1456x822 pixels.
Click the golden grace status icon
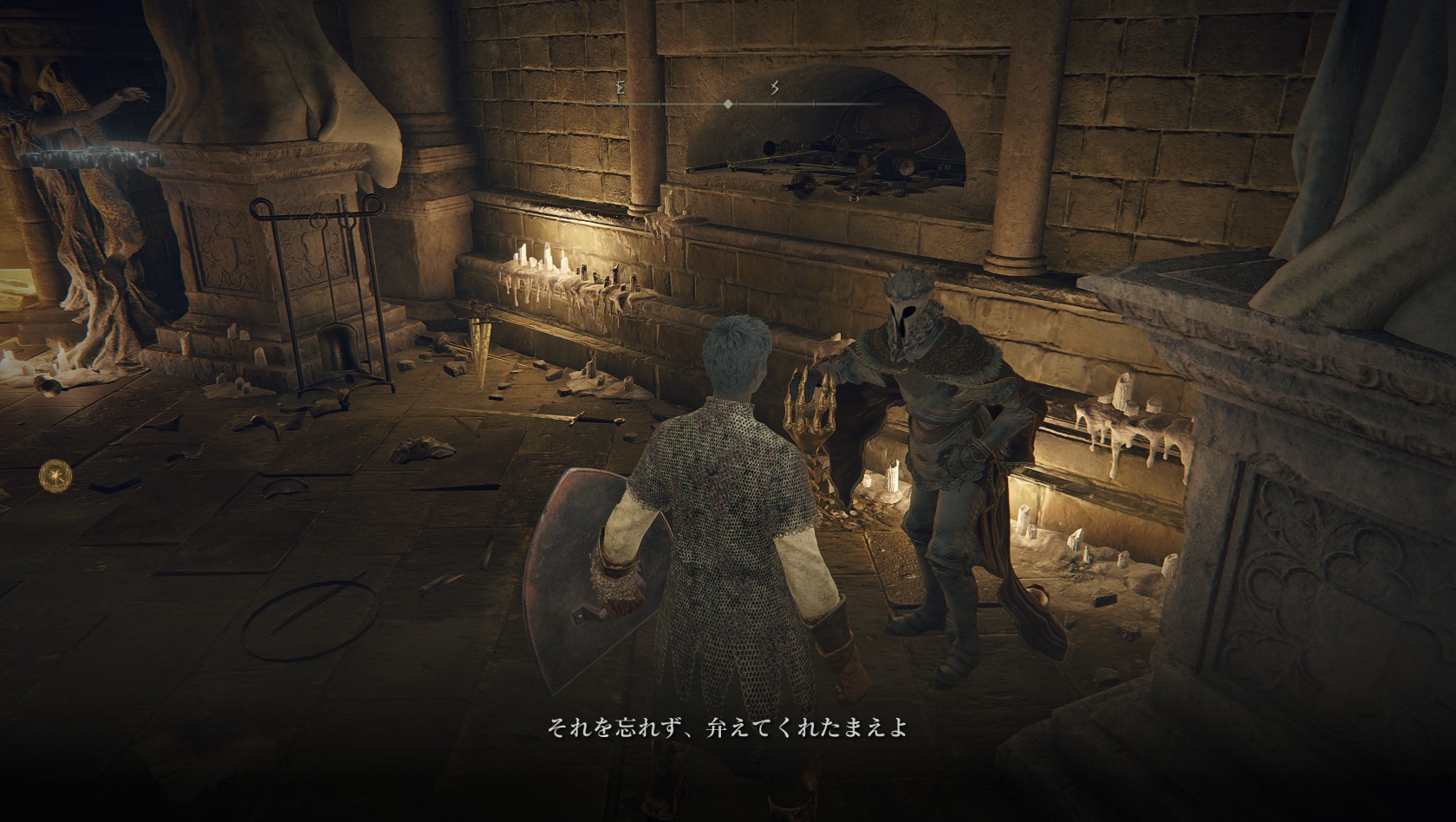(51, 473)
